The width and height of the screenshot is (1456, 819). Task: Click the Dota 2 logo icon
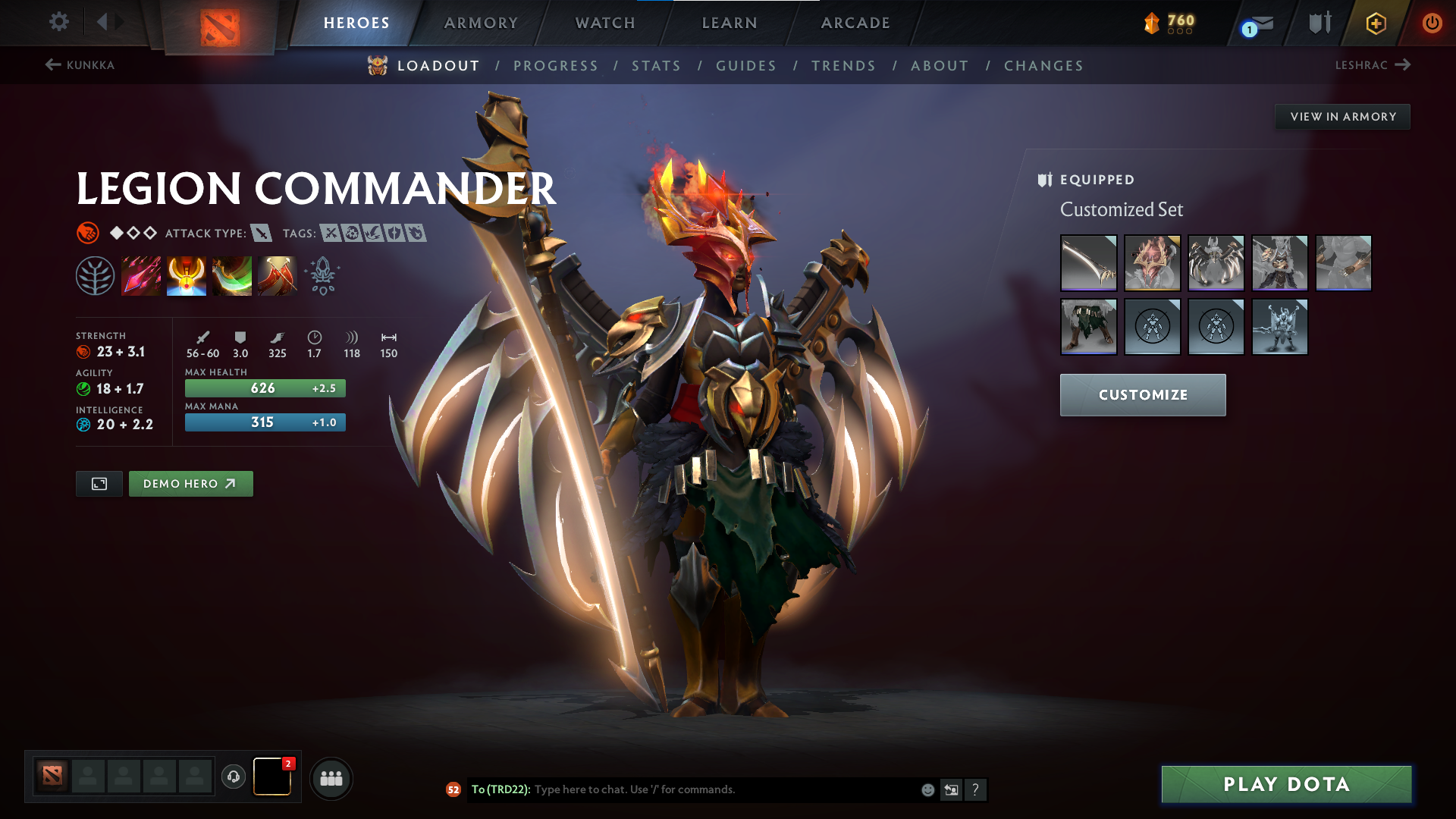pyautogui.click(x=218, y=23)
